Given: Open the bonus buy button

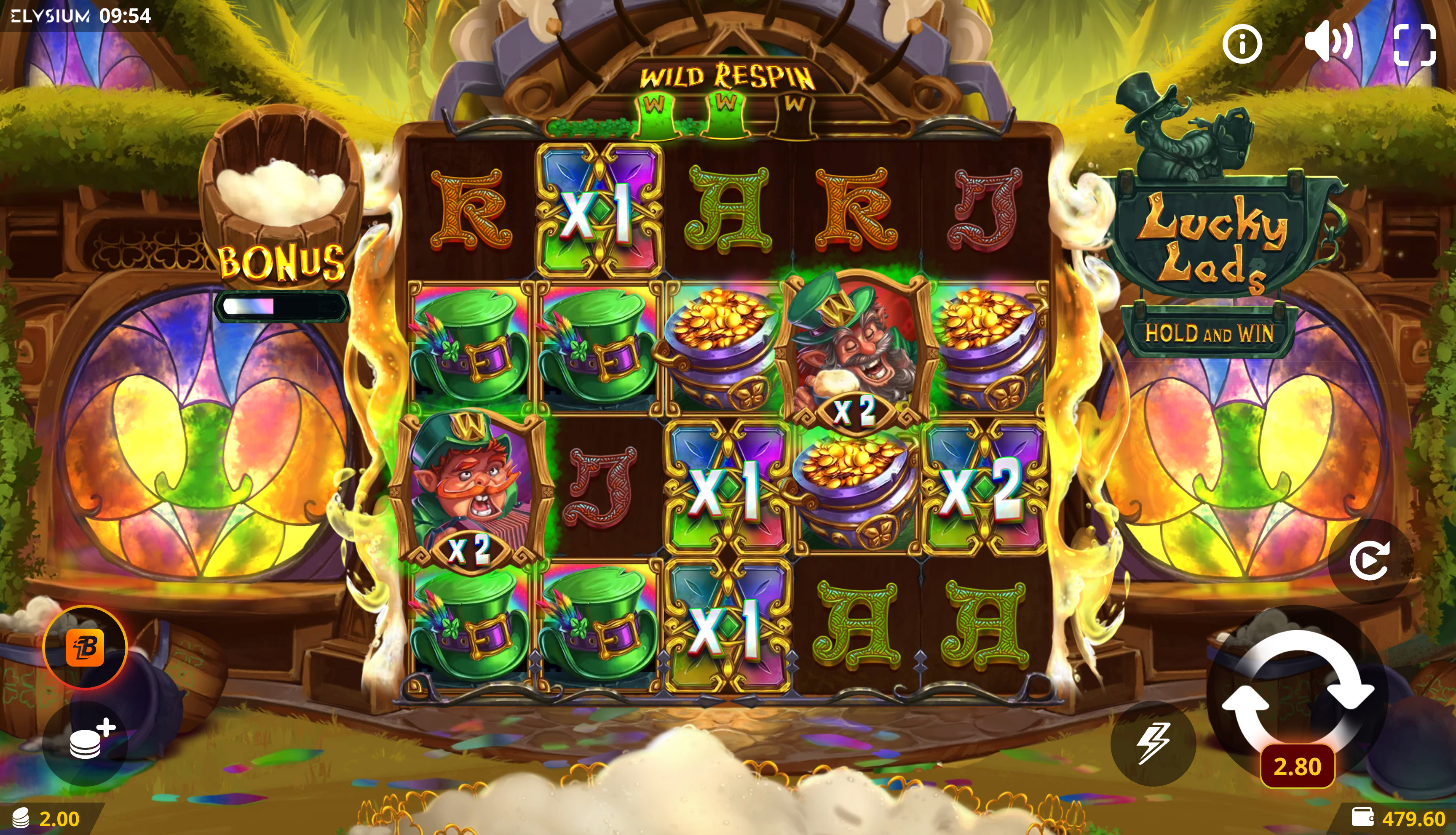Looking at the screenshot, I should coord(86,648).
